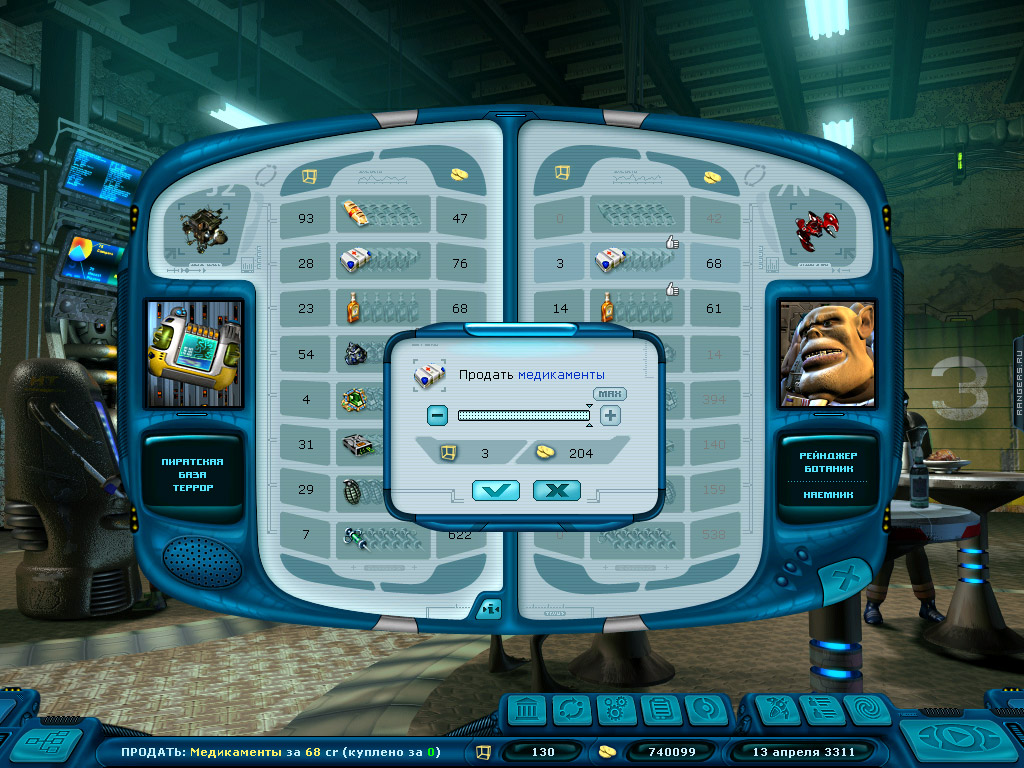Open the government building icon in the bottom bar
Screen dimensions: 1024x768
[x=526, y=710]
